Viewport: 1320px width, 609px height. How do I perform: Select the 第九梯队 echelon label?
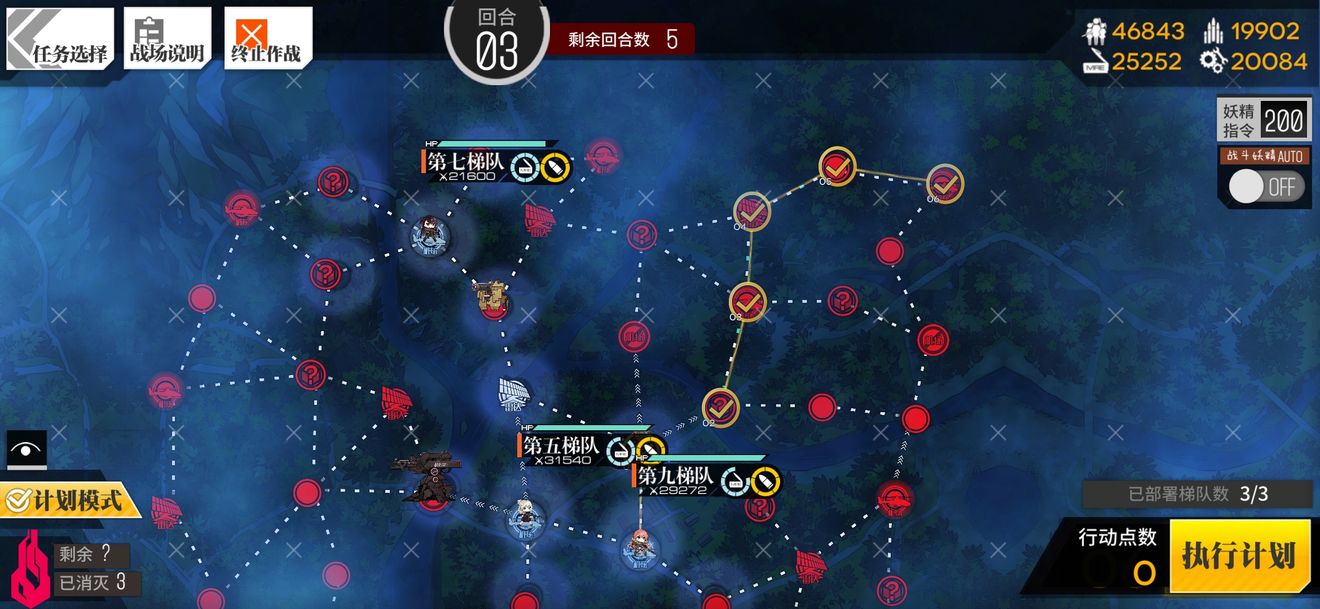676,478
